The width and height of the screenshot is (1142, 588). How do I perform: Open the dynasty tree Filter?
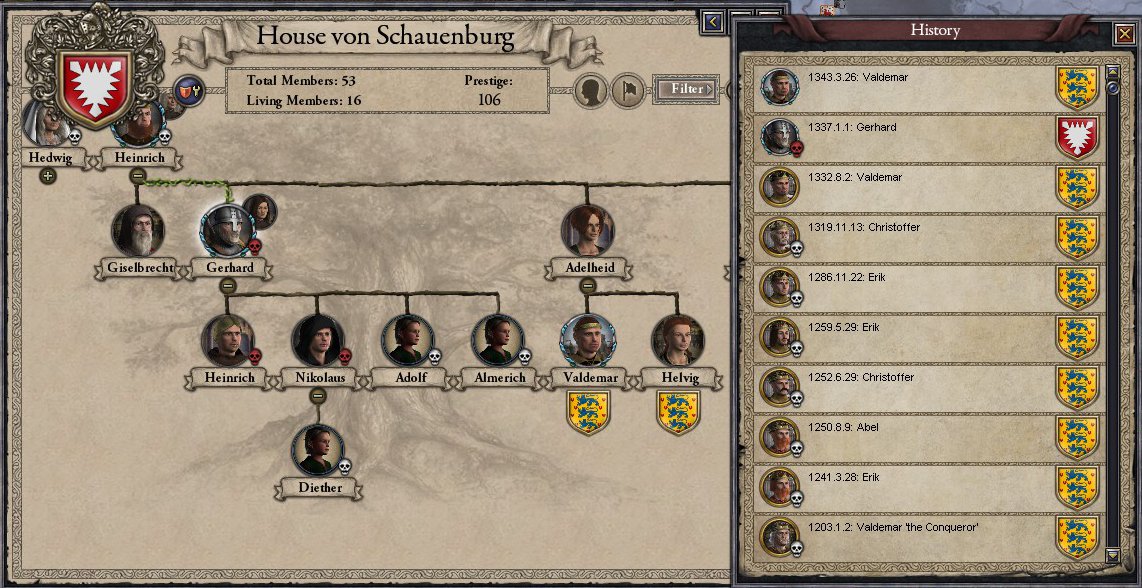click(x=687, y=89)
